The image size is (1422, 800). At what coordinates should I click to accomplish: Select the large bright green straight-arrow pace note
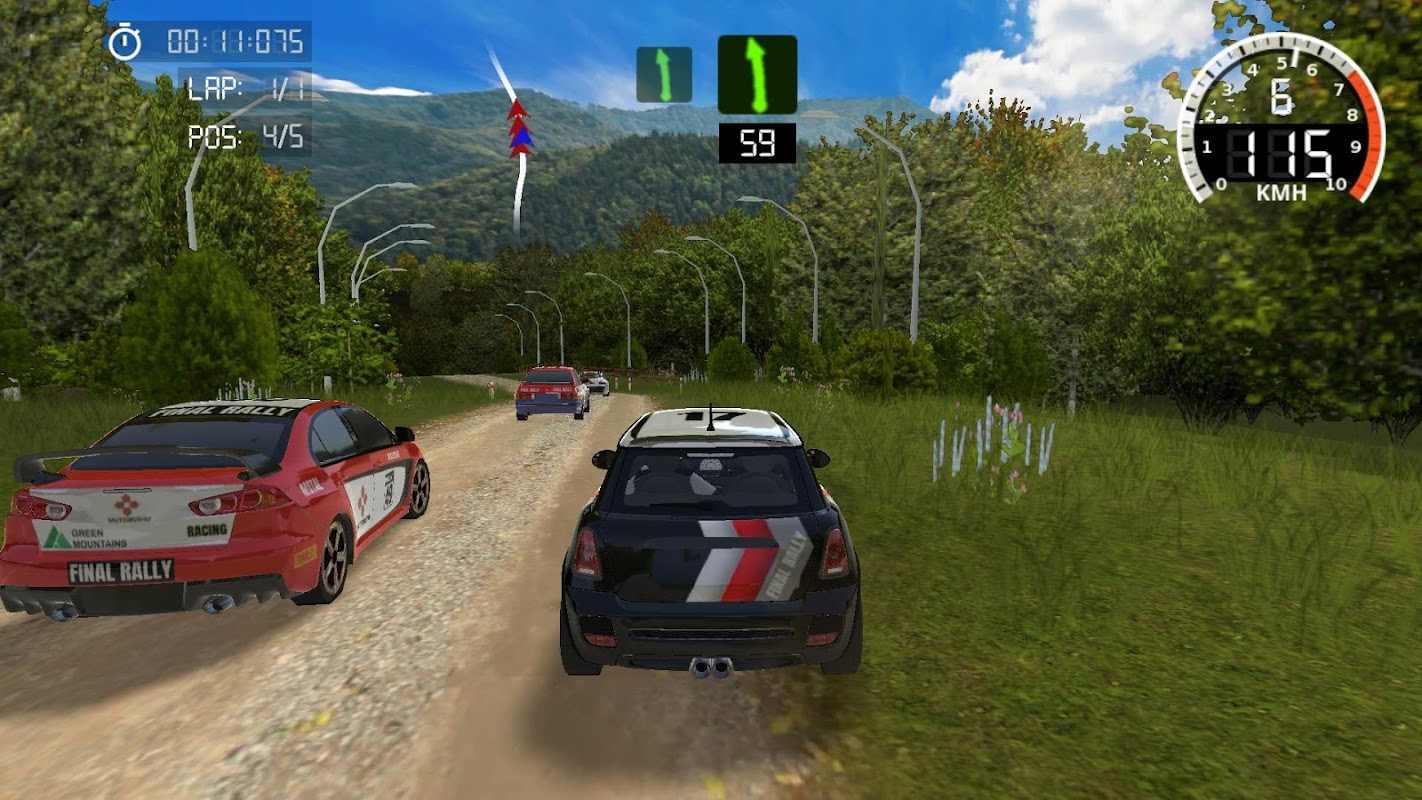[757, 75]
